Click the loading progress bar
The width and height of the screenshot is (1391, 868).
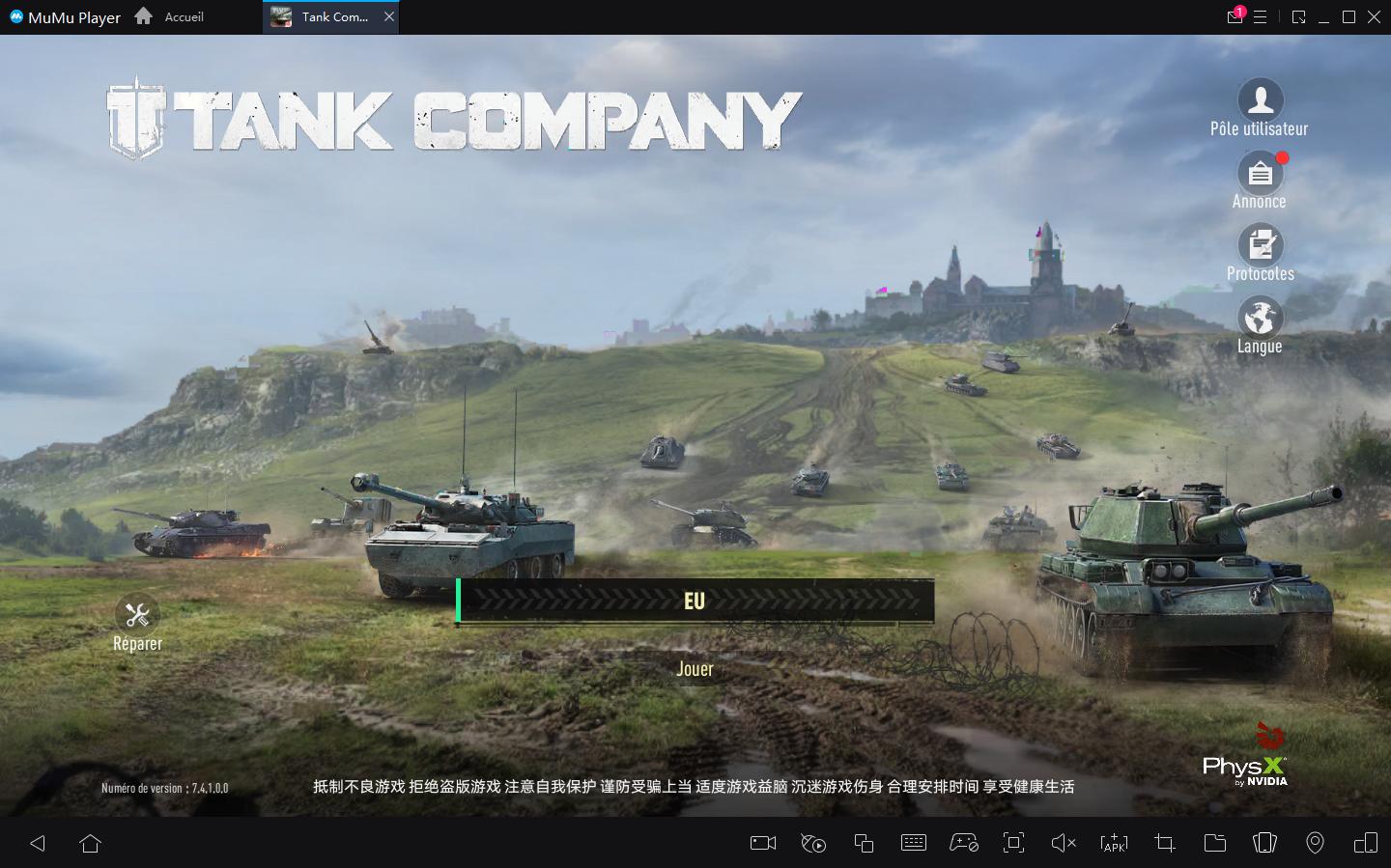[x=694, y=601]
